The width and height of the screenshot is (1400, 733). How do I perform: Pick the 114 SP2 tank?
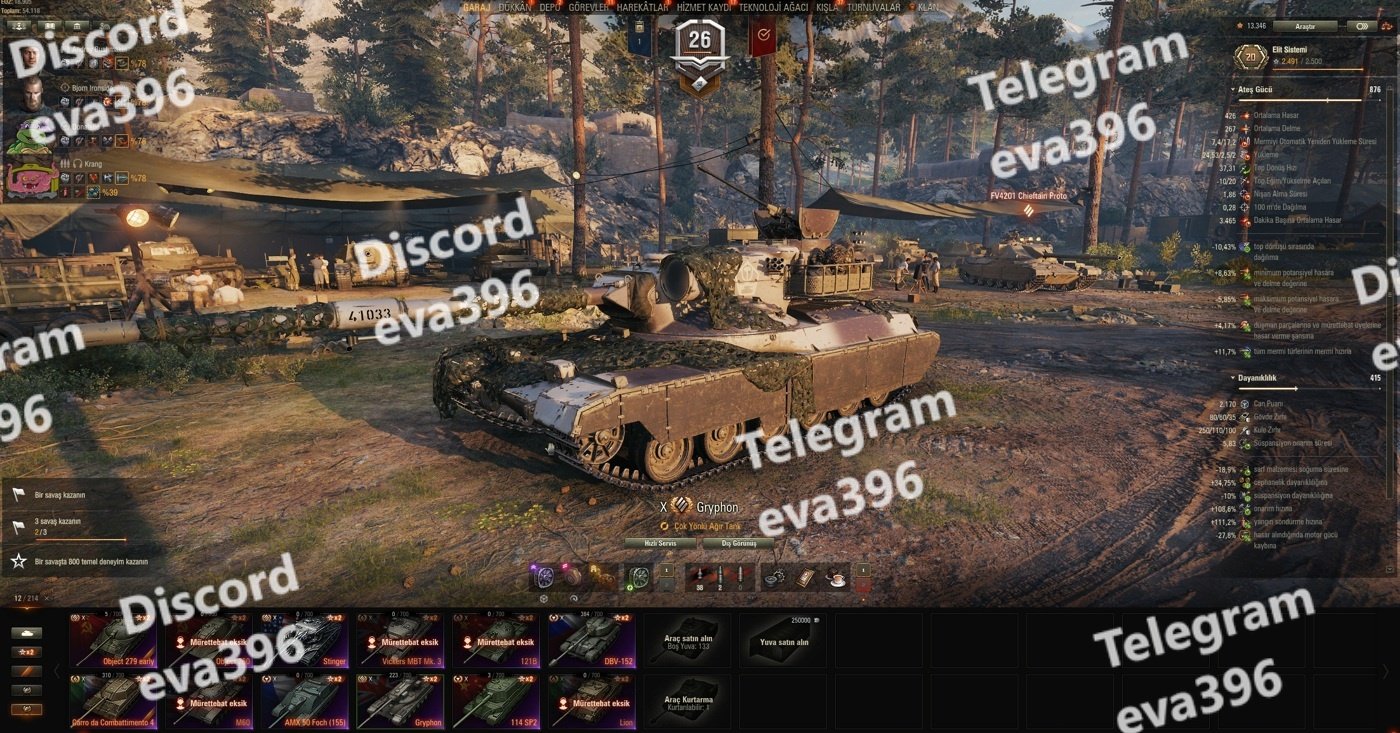[x=492, y=700]
